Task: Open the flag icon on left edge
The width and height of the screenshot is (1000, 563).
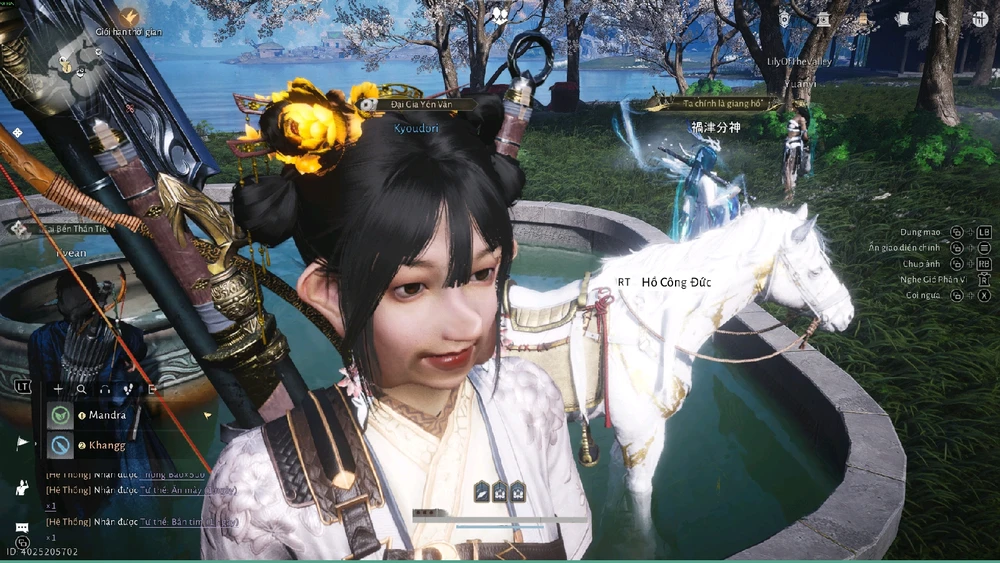Action: tap(21, 442)
